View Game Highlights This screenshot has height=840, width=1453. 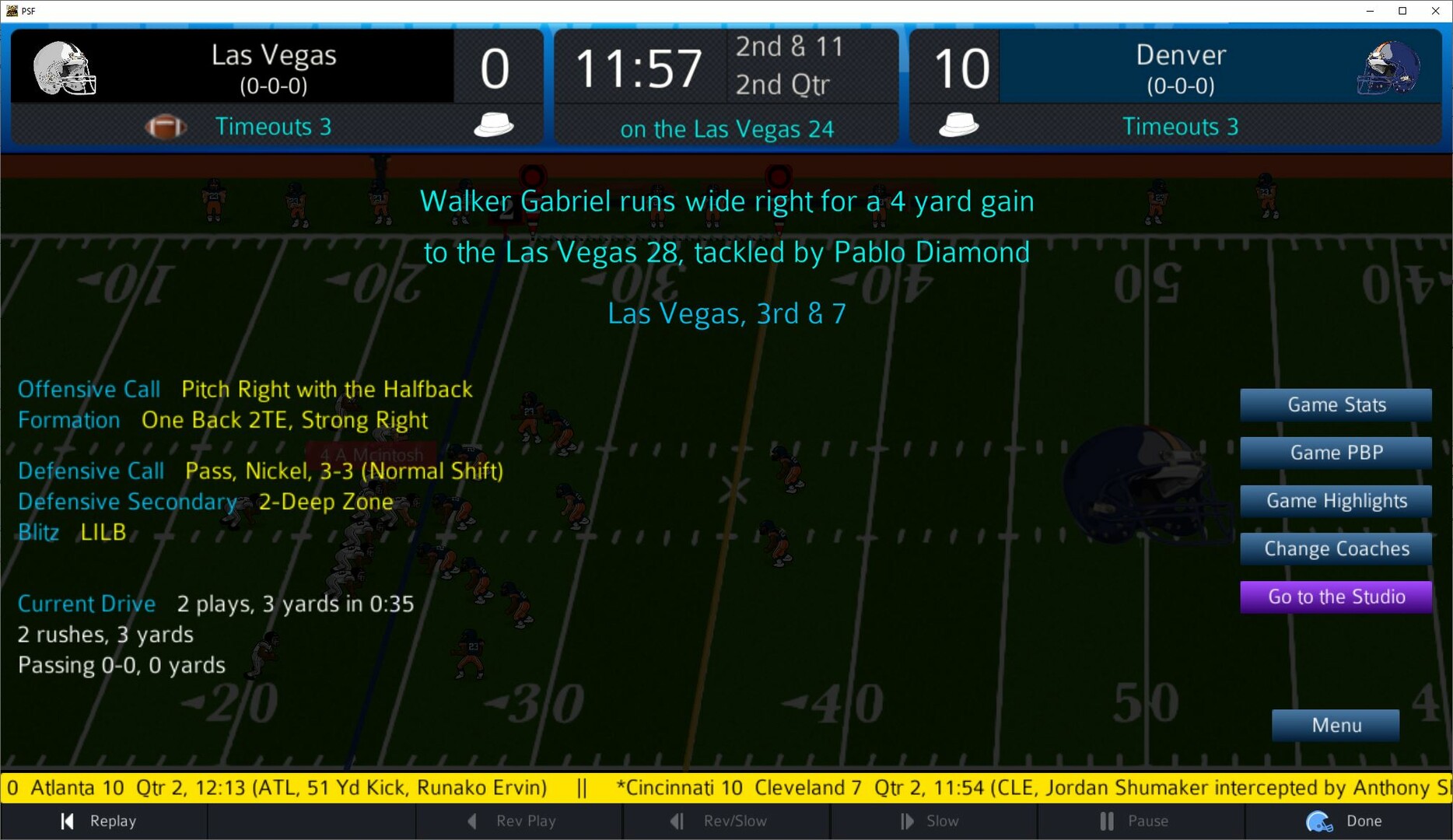1336,501
